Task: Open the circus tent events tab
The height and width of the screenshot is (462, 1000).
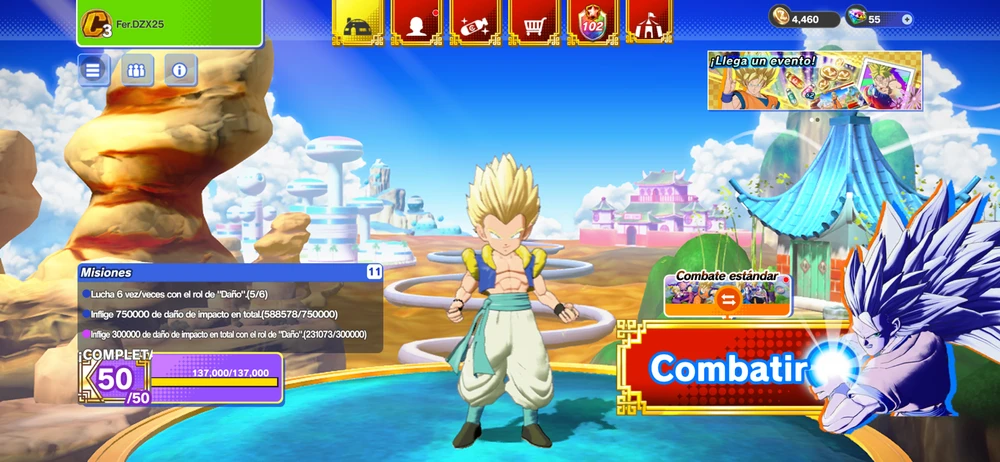Action: [648, 22]
